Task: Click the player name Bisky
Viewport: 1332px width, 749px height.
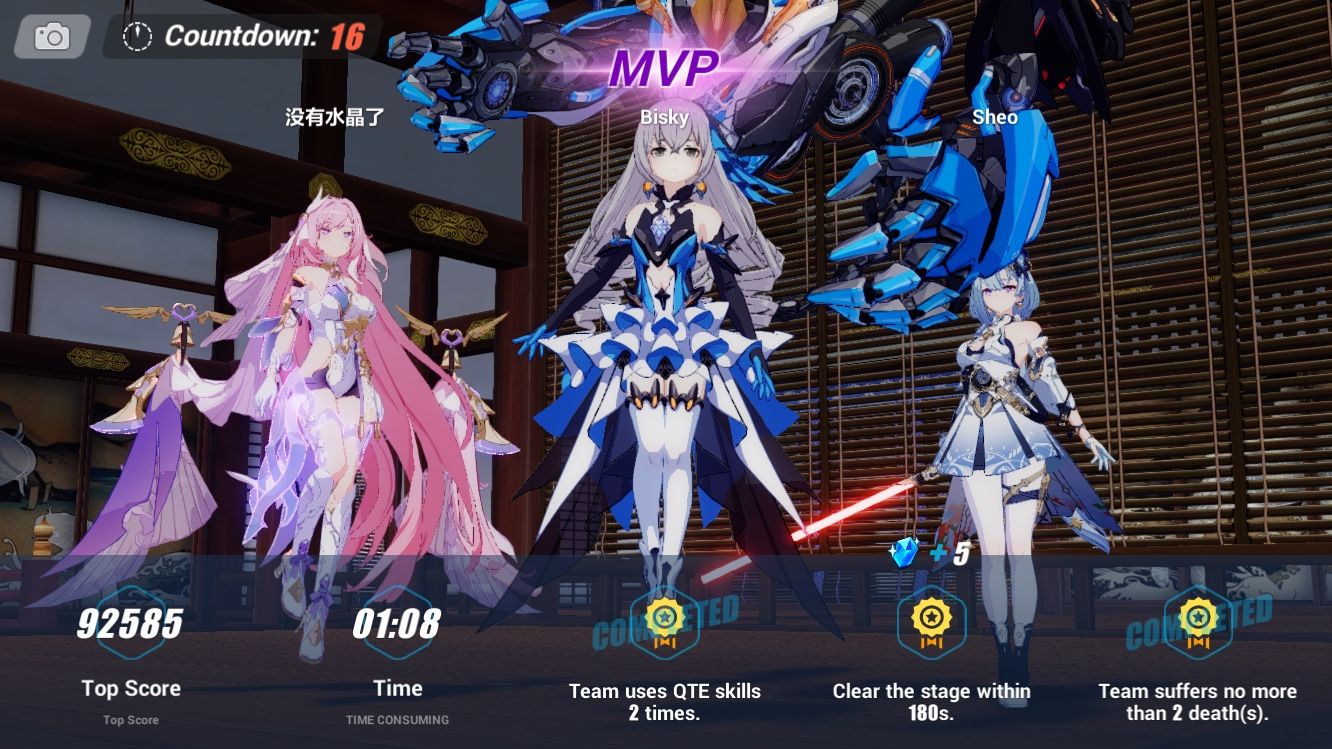Action: 663,117
